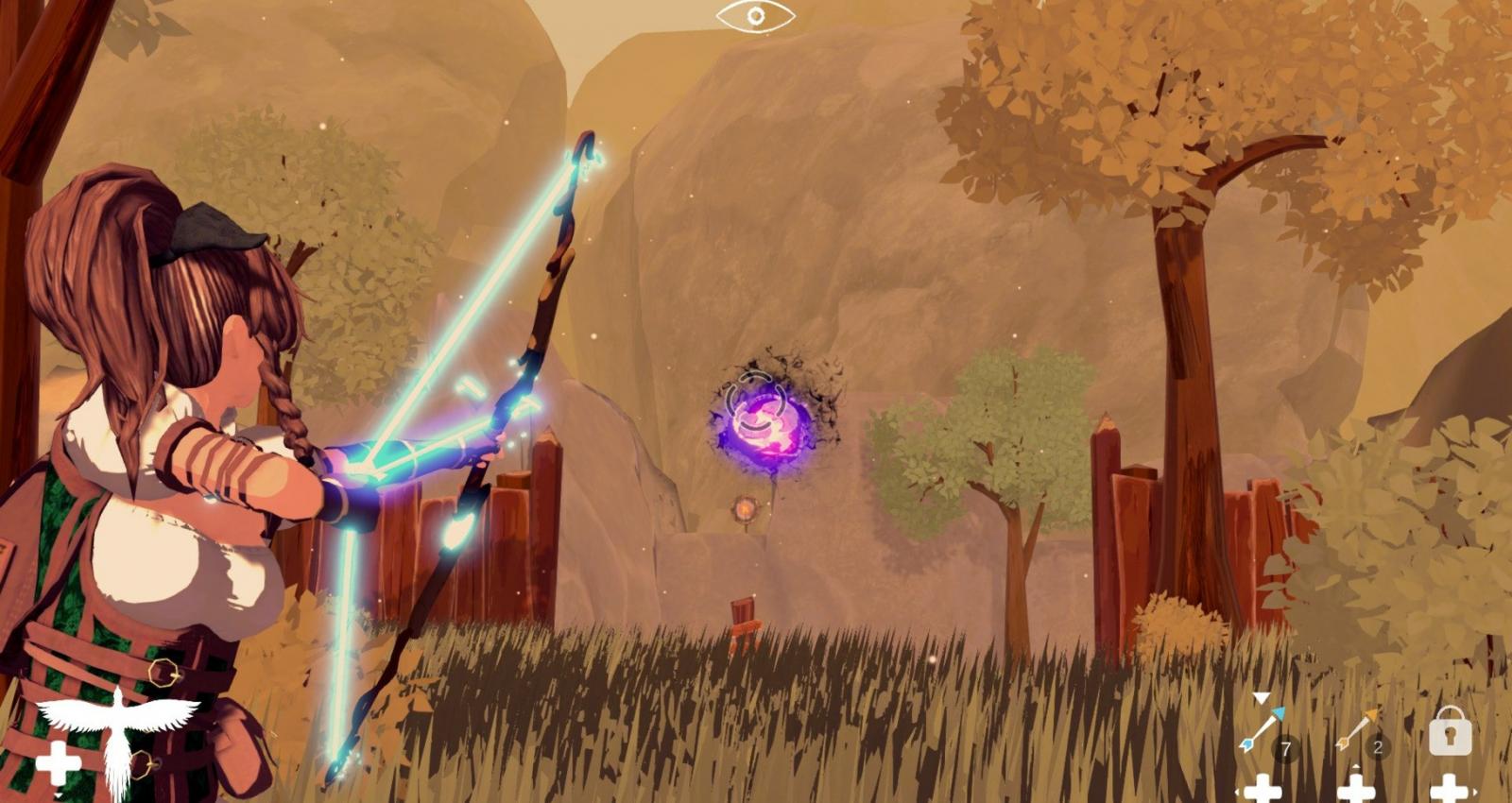Click the locked padlock arrow slot
Screen dimensions: 1512x803
pos(1450,731)
